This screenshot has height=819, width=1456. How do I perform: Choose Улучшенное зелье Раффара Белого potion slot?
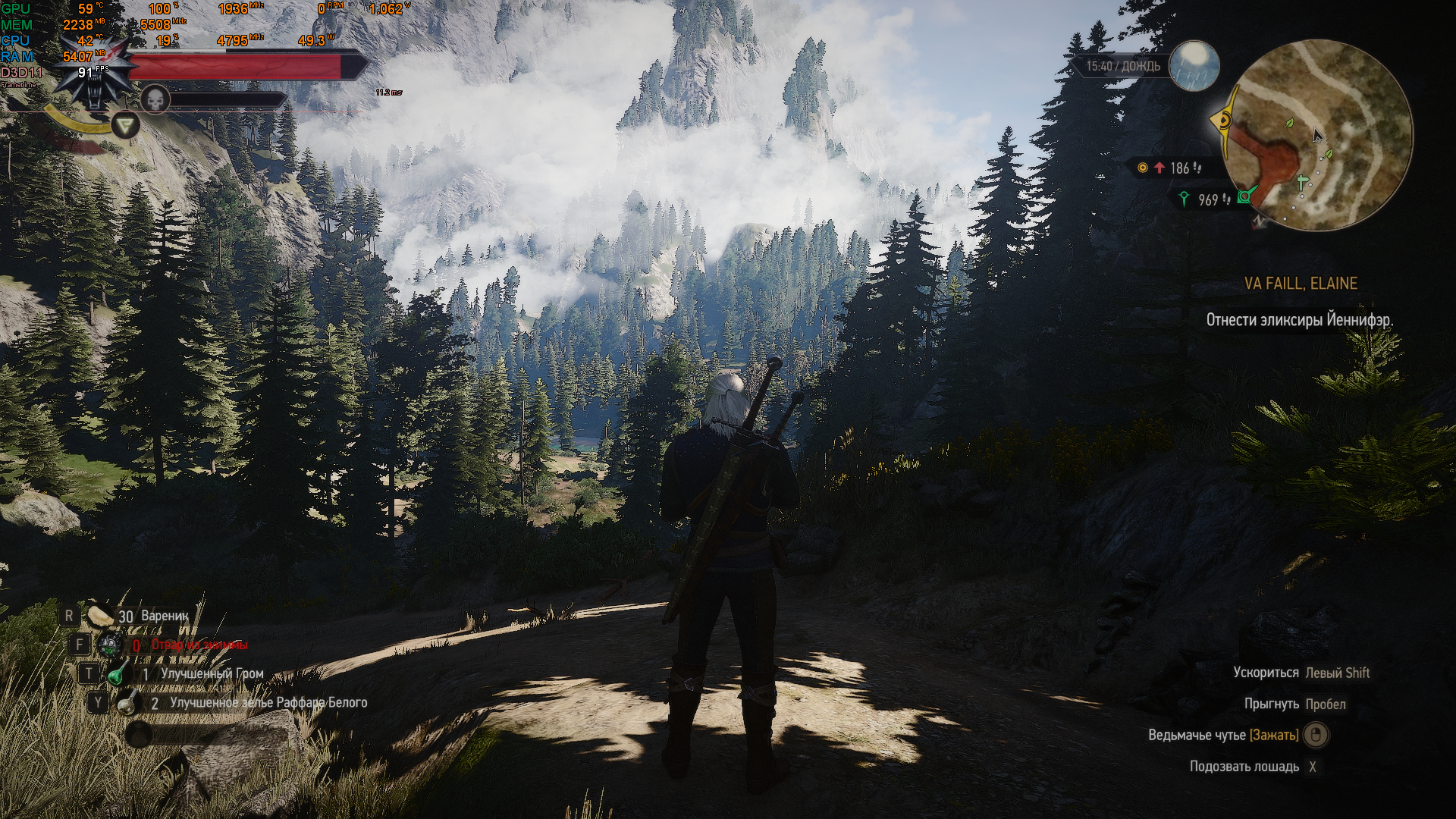126,703
